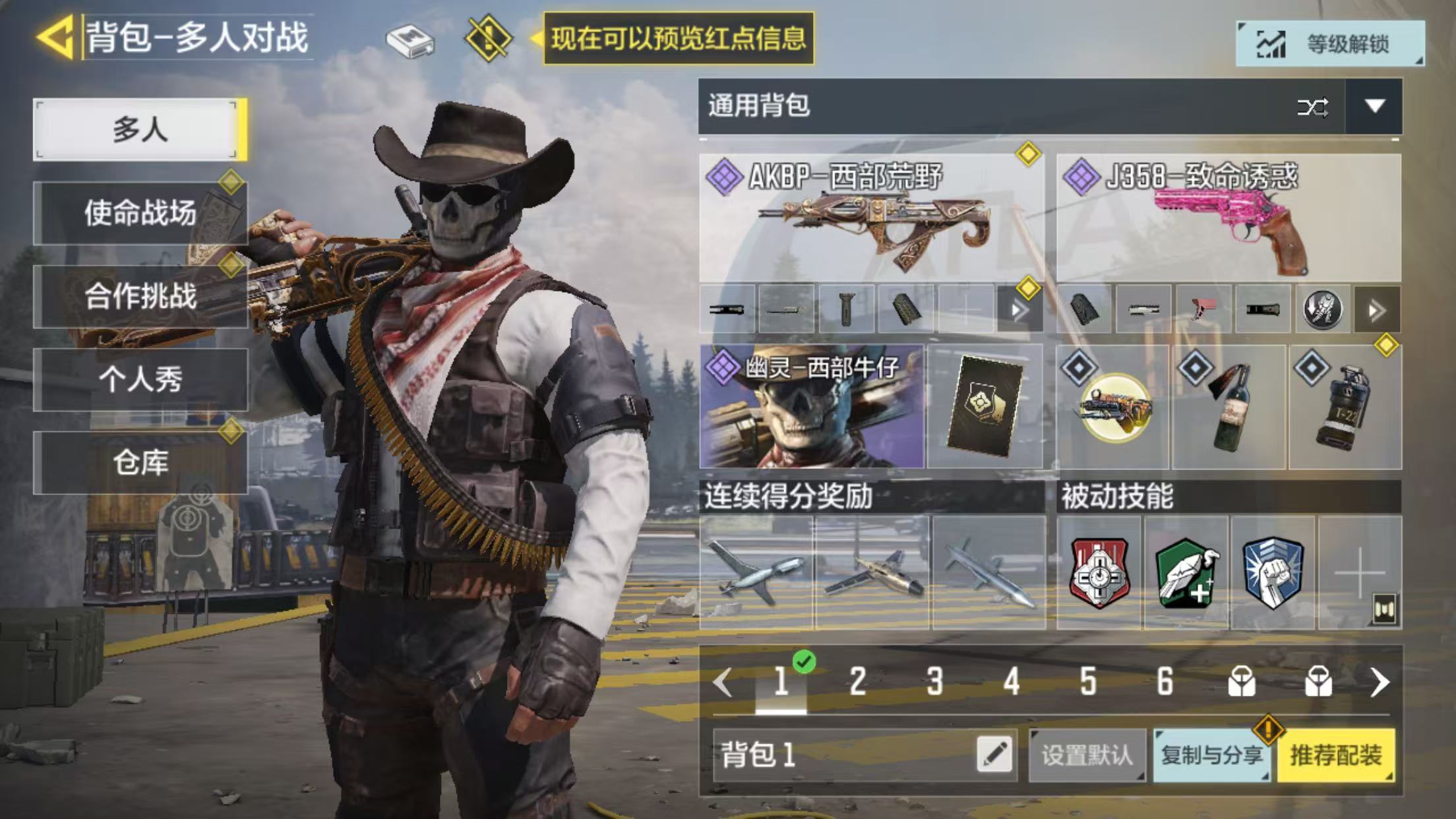Open the 合作挑战 tab

pyautogui.click(x=140, y=296)
